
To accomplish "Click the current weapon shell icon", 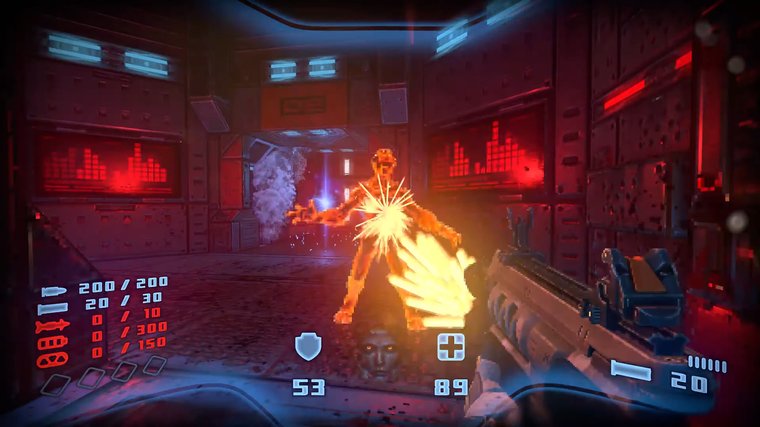I will tap(631, 371).
